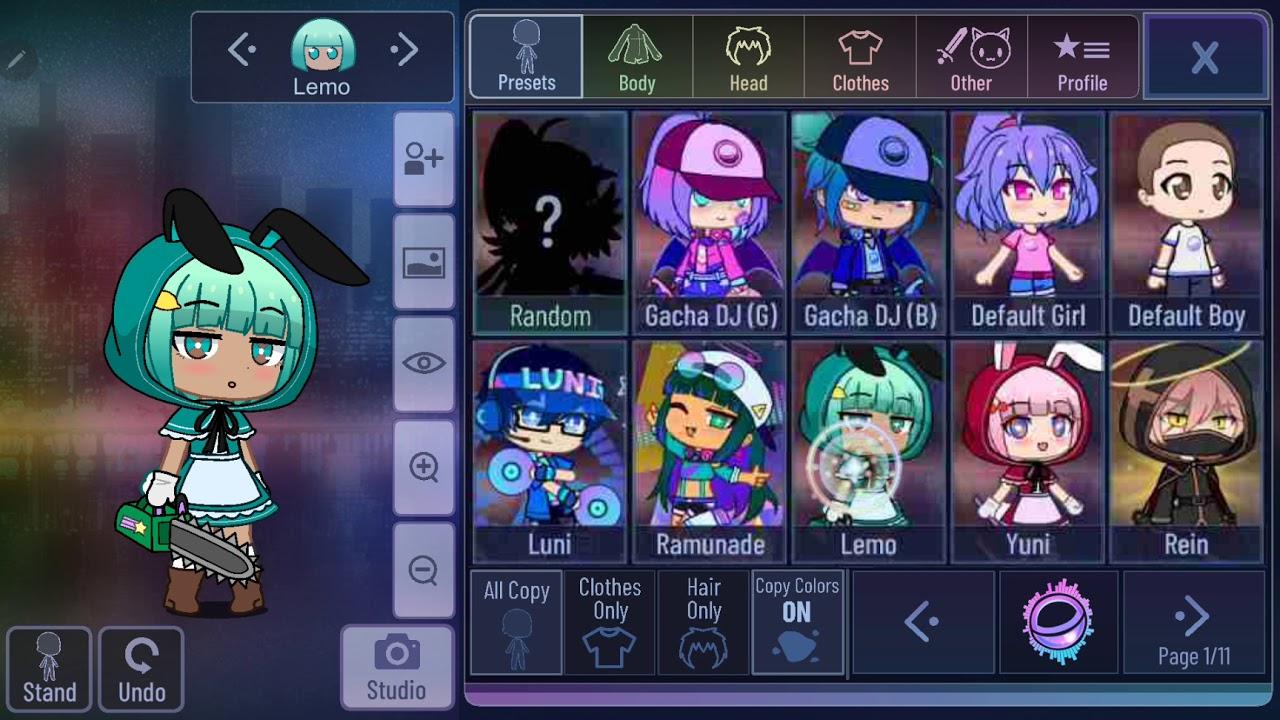
Task: Enable Clothes Only copy mode
Action: (609, 622)
